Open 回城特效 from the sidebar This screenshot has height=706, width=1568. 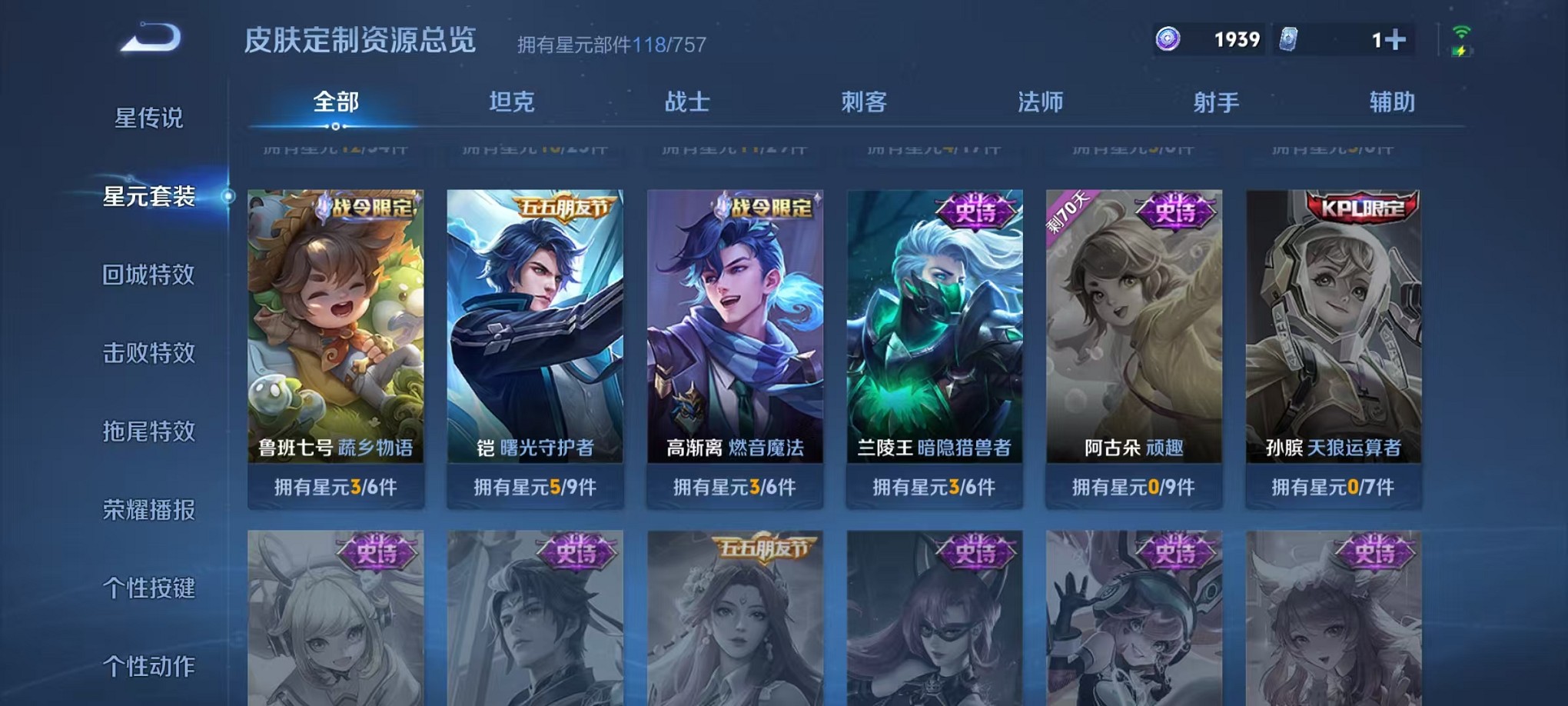tap(149, 275)
